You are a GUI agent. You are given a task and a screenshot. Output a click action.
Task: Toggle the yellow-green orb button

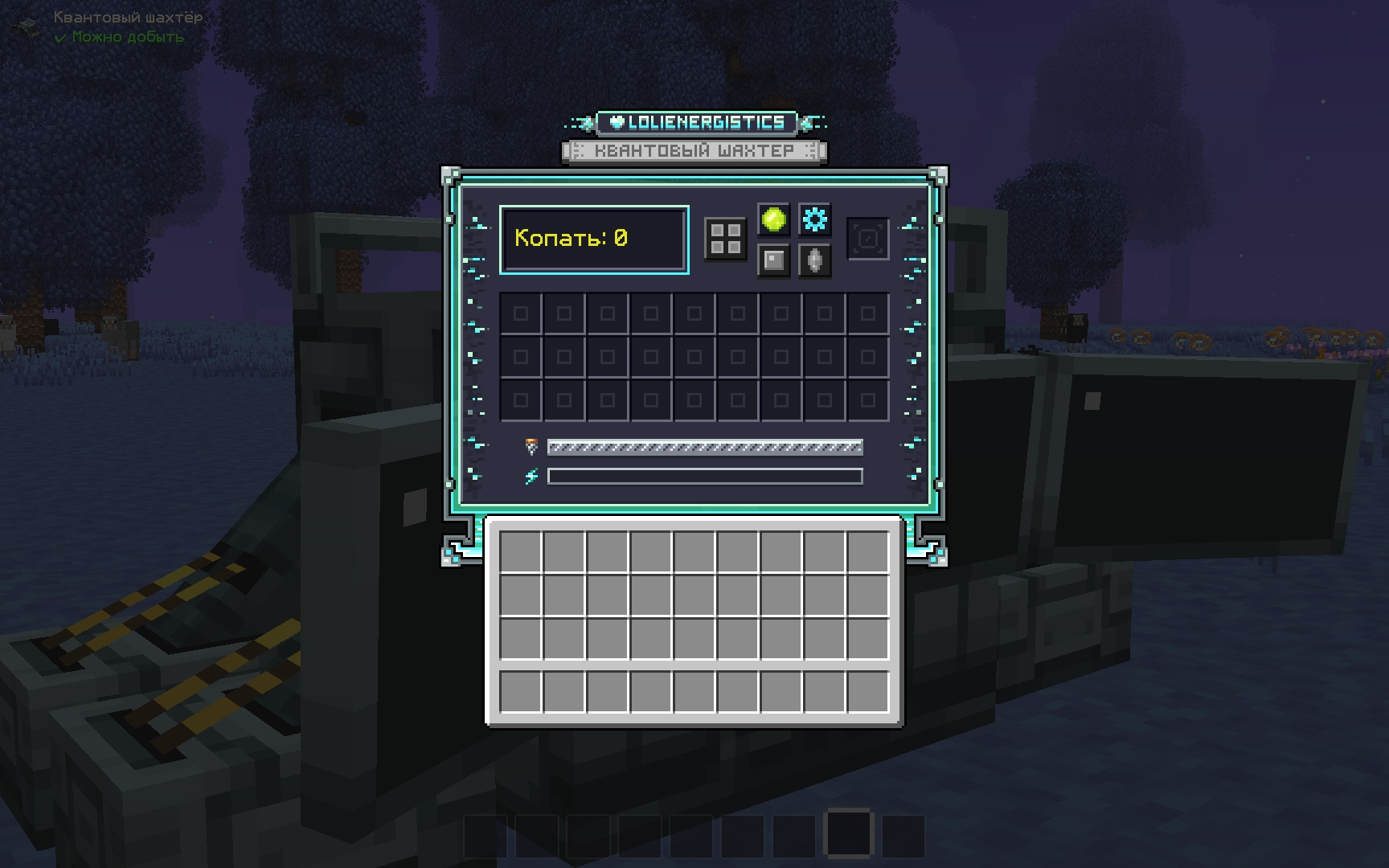pos(773,219)
